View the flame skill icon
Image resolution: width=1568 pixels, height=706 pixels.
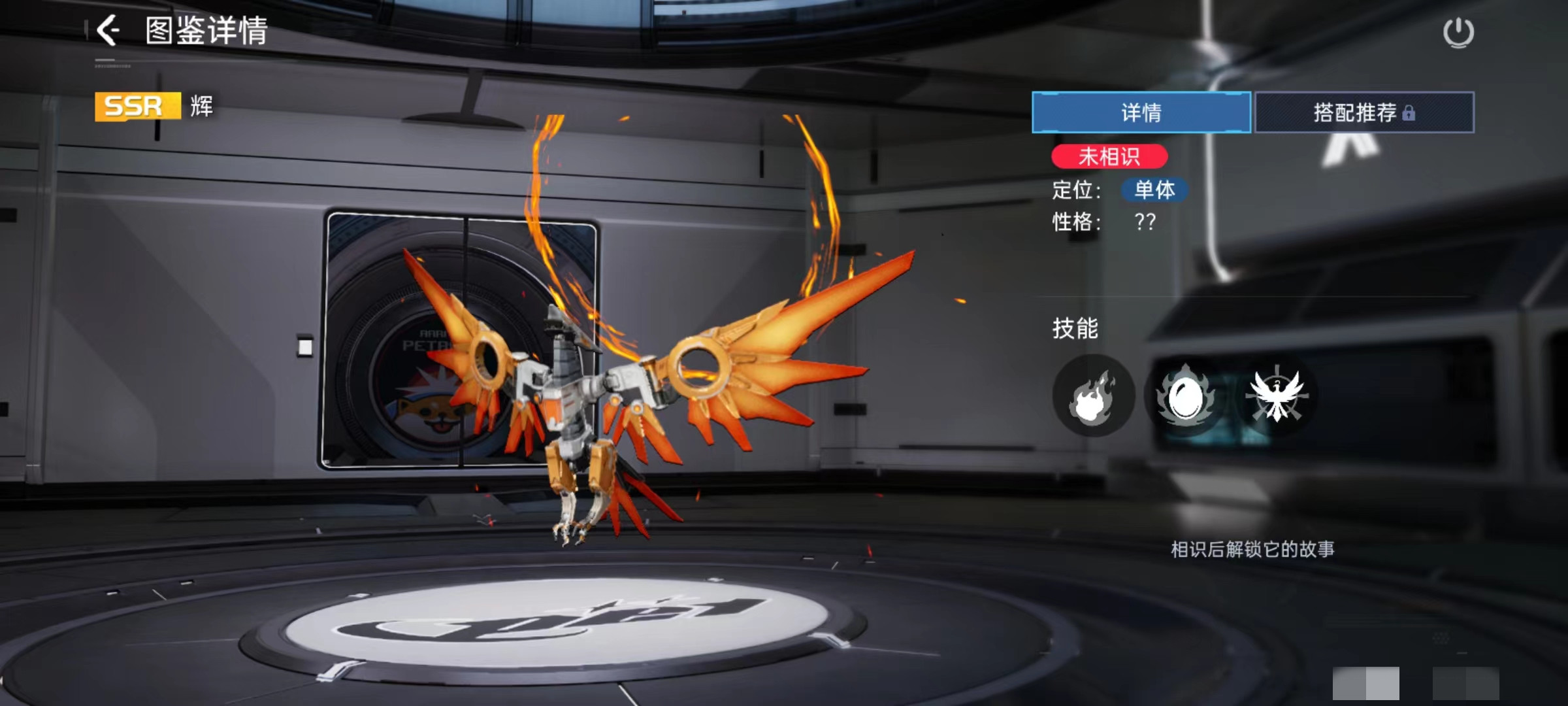1093,395
